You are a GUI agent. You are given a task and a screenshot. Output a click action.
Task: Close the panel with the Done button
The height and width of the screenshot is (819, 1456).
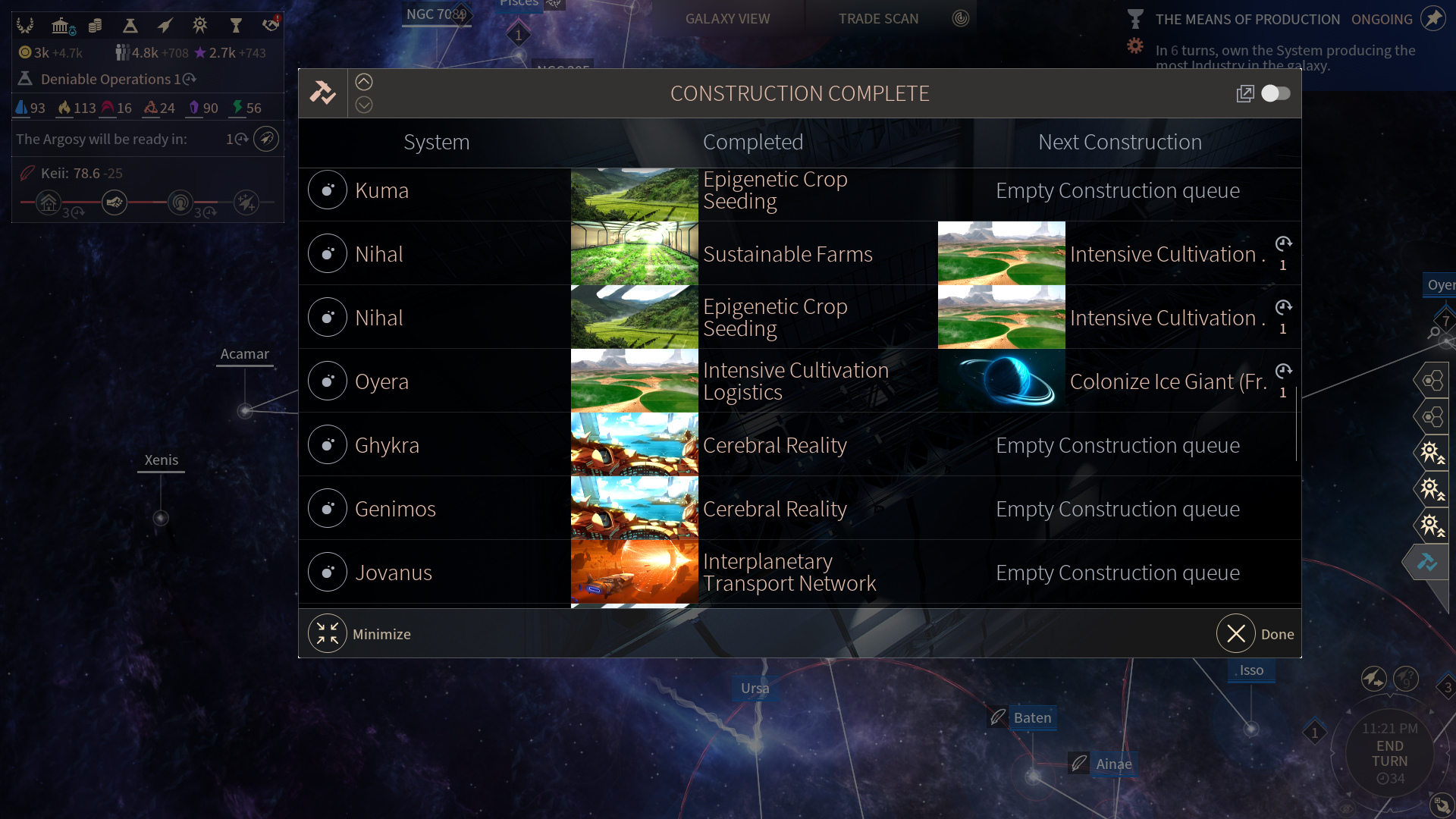(x=1236, y=634)
